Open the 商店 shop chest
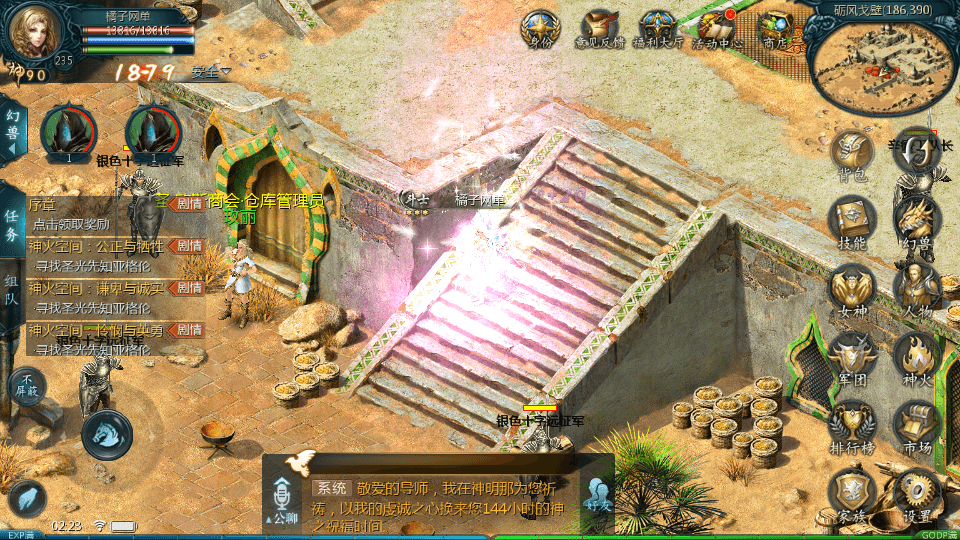960x540 pixels. tap(775, 28)
